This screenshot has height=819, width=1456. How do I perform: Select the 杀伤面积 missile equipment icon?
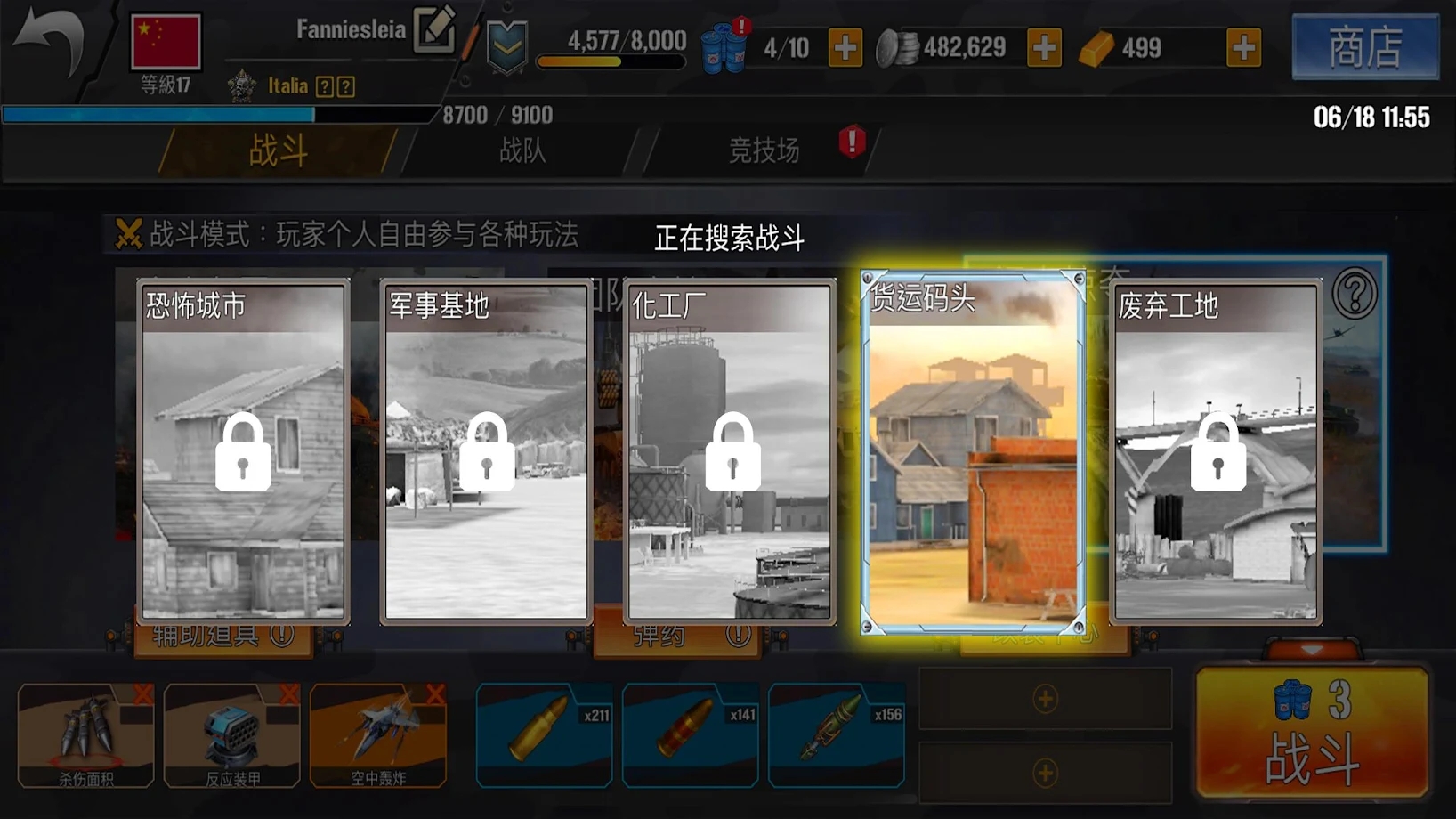pos(85,730)
